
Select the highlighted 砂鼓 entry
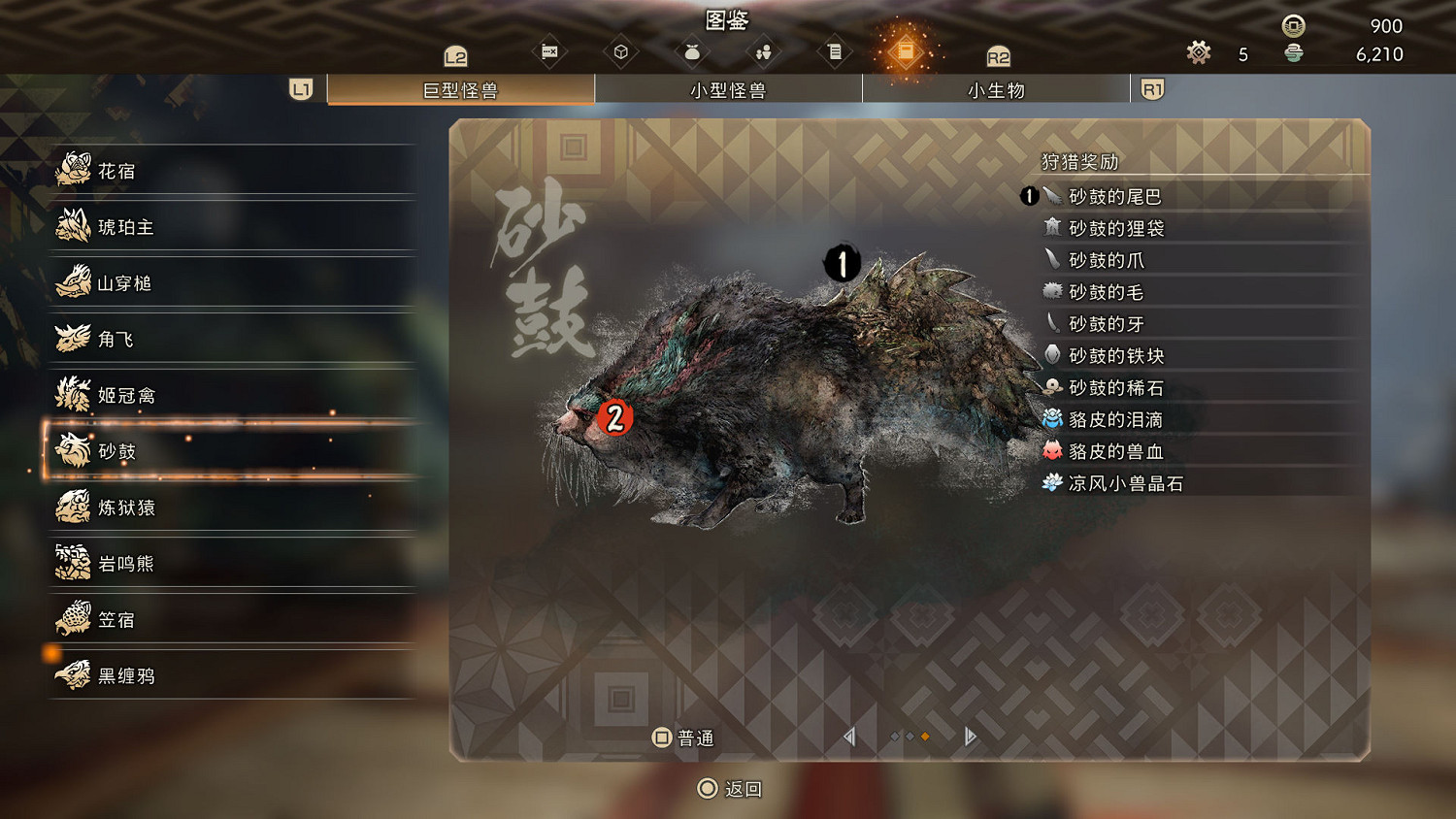tap(233, 451)
